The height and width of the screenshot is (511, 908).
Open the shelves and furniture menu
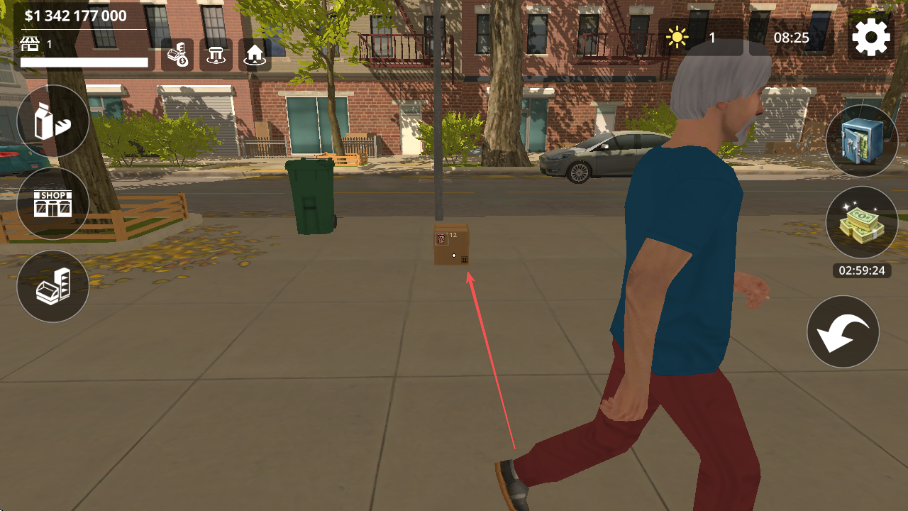pos(53,286)
